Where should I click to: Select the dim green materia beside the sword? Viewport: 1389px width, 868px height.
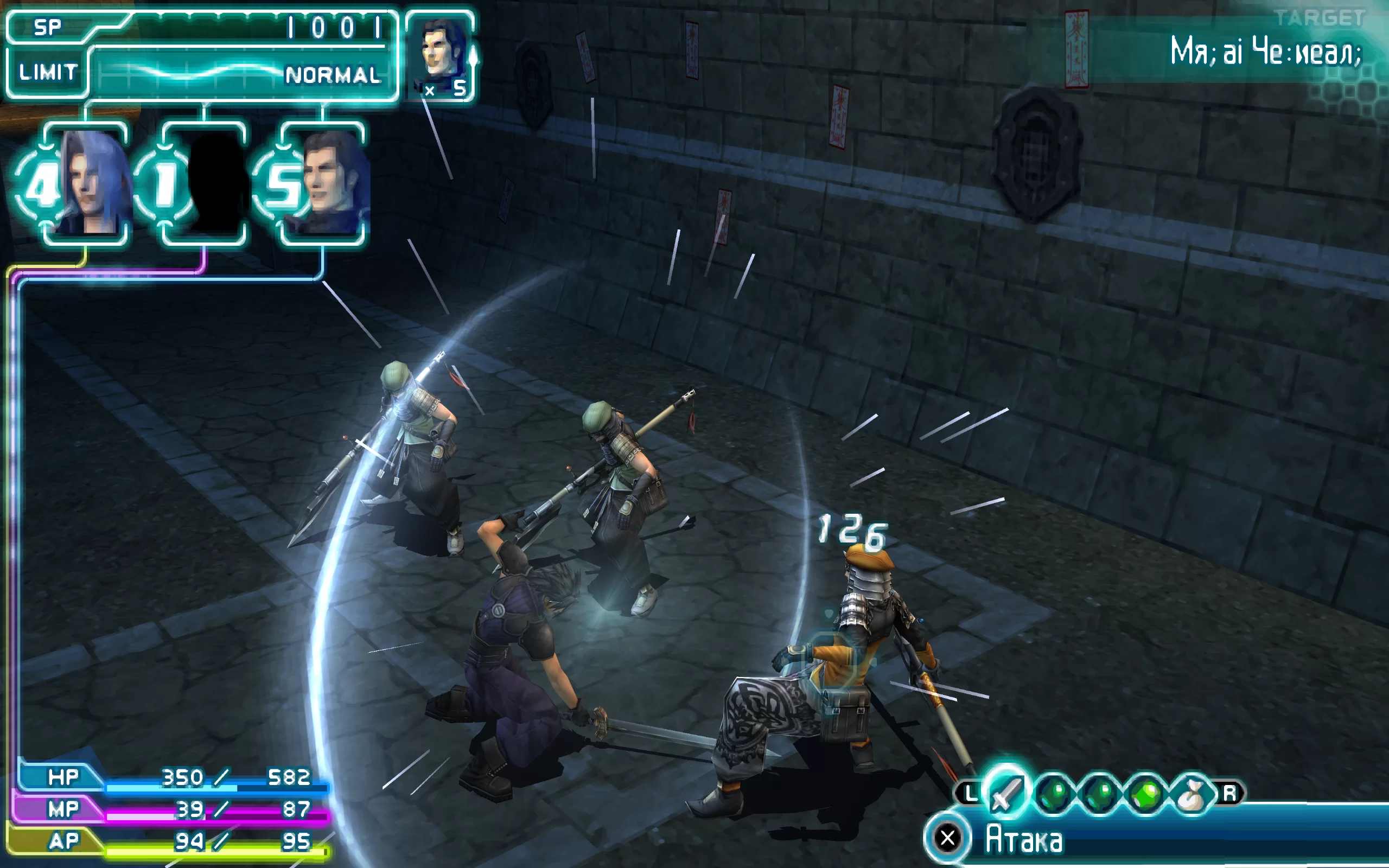(1054, 794)
